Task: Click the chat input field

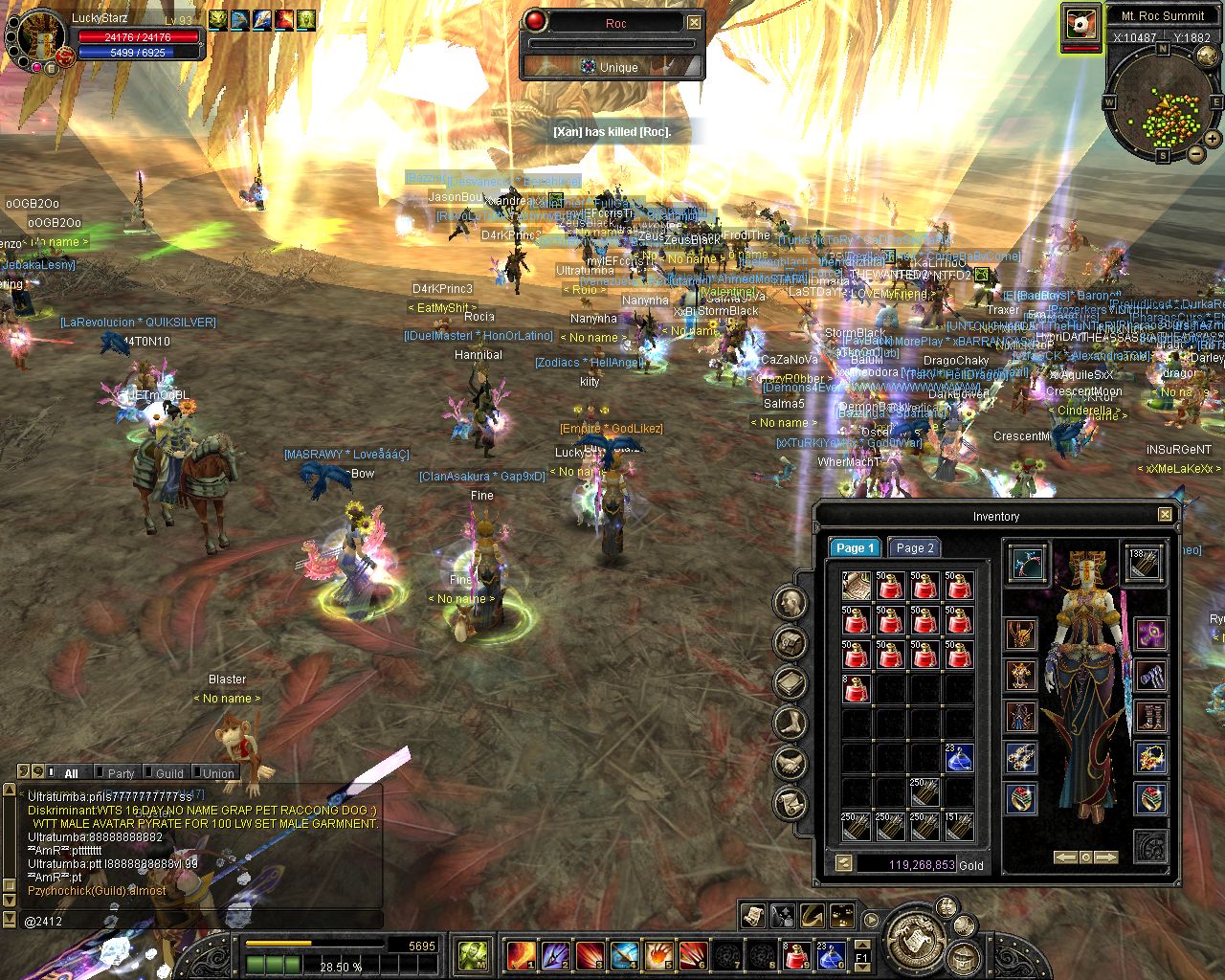Action: [191, 920]
